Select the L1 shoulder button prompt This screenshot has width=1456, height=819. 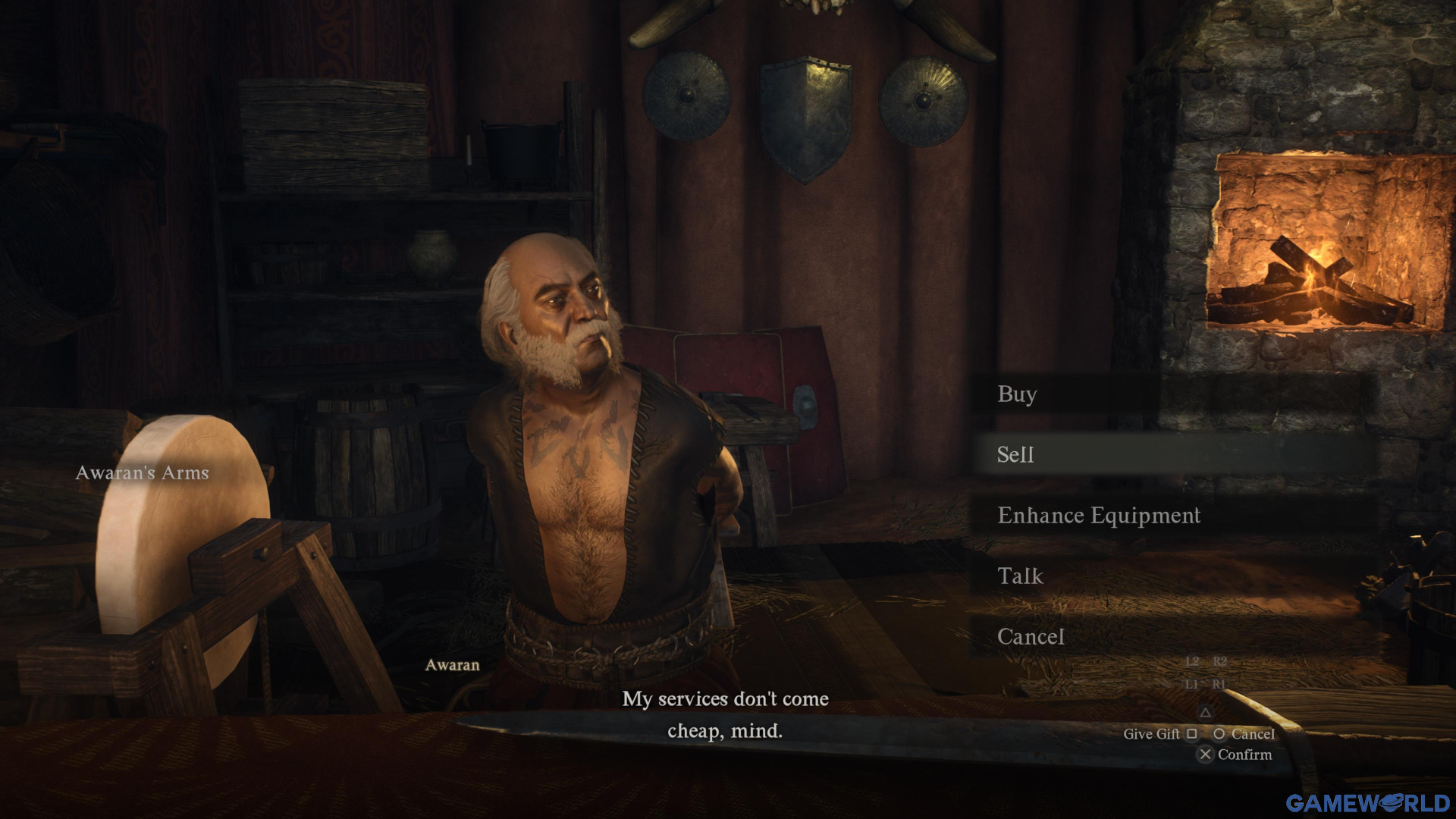pos(1194,685)
